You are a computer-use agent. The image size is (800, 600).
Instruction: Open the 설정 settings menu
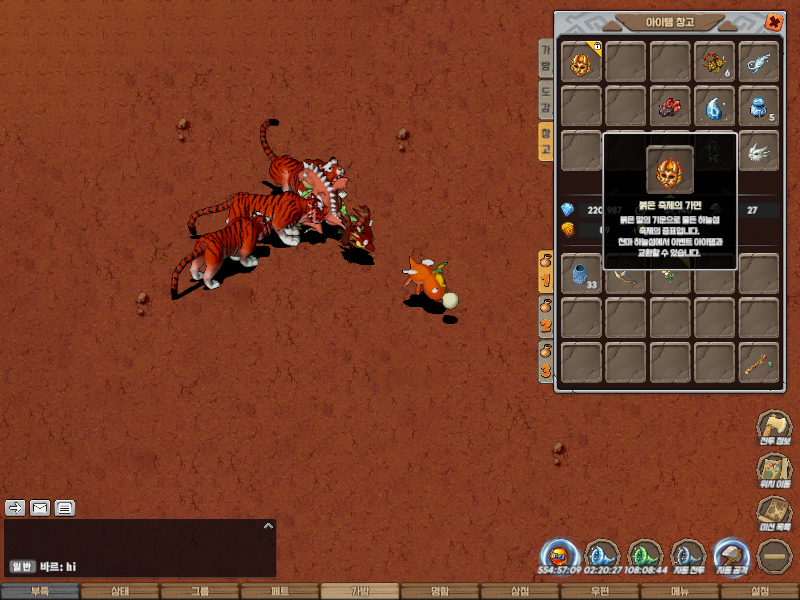click(760, 591)
